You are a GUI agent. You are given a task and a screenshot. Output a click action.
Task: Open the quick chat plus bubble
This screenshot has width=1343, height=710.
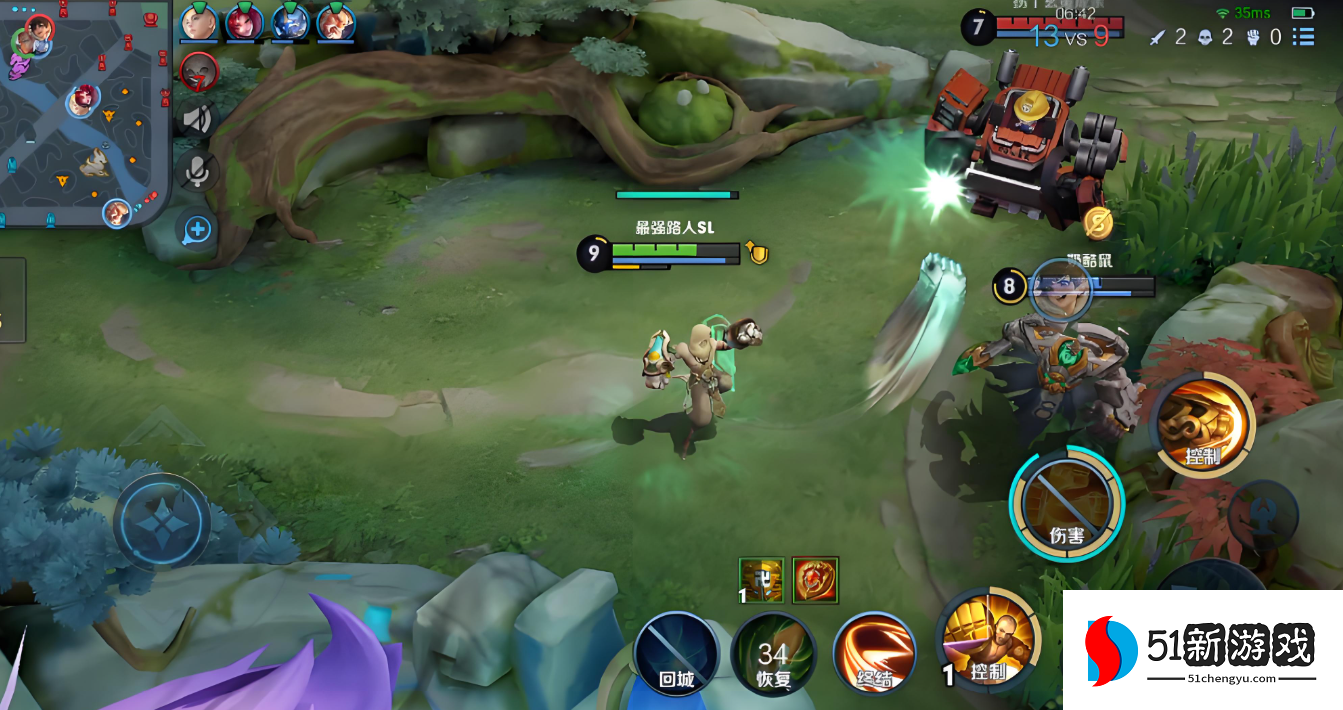point(197,230)
